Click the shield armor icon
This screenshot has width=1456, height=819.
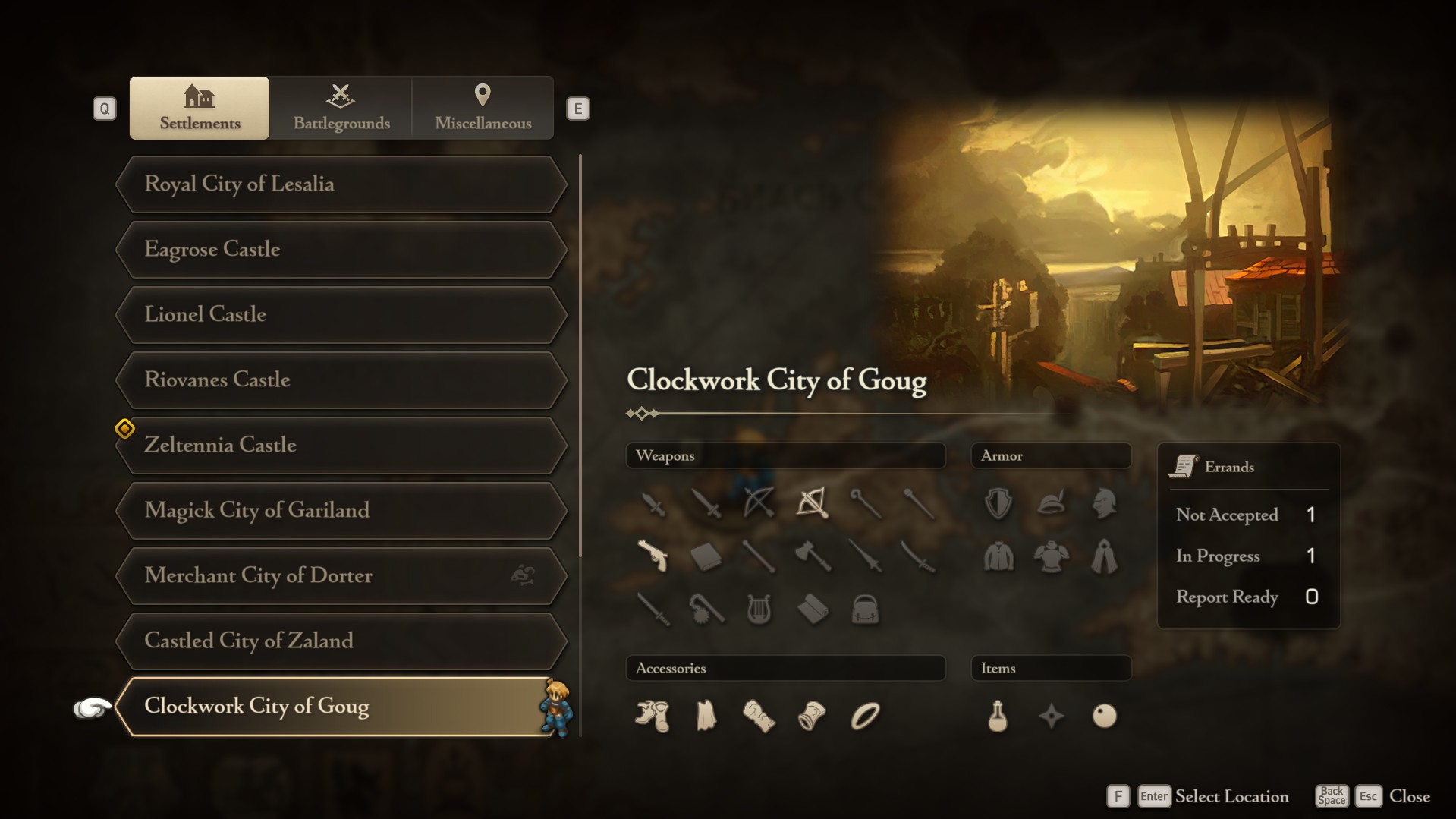998,502
